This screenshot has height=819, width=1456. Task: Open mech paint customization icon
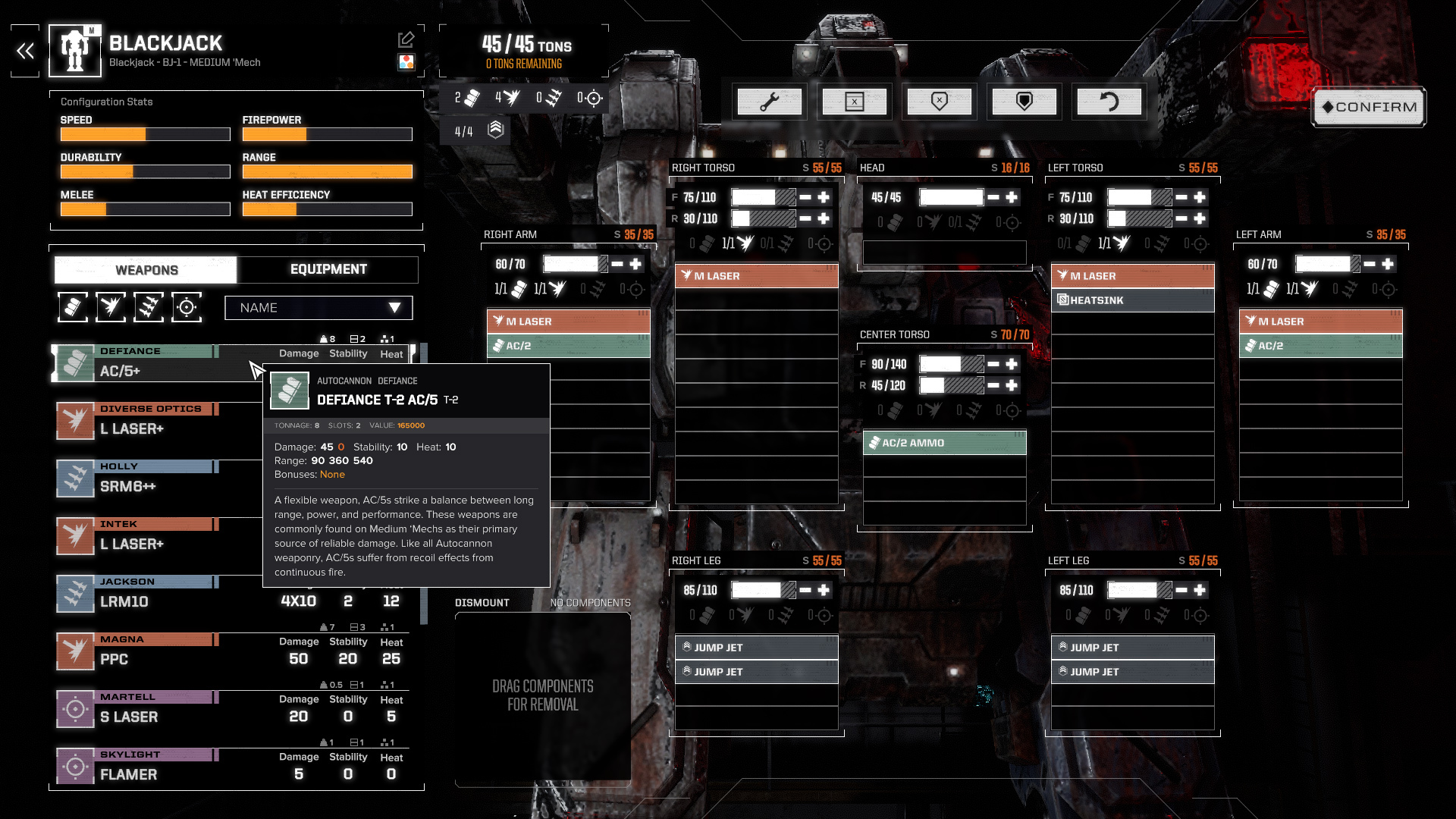click(407, 63)
